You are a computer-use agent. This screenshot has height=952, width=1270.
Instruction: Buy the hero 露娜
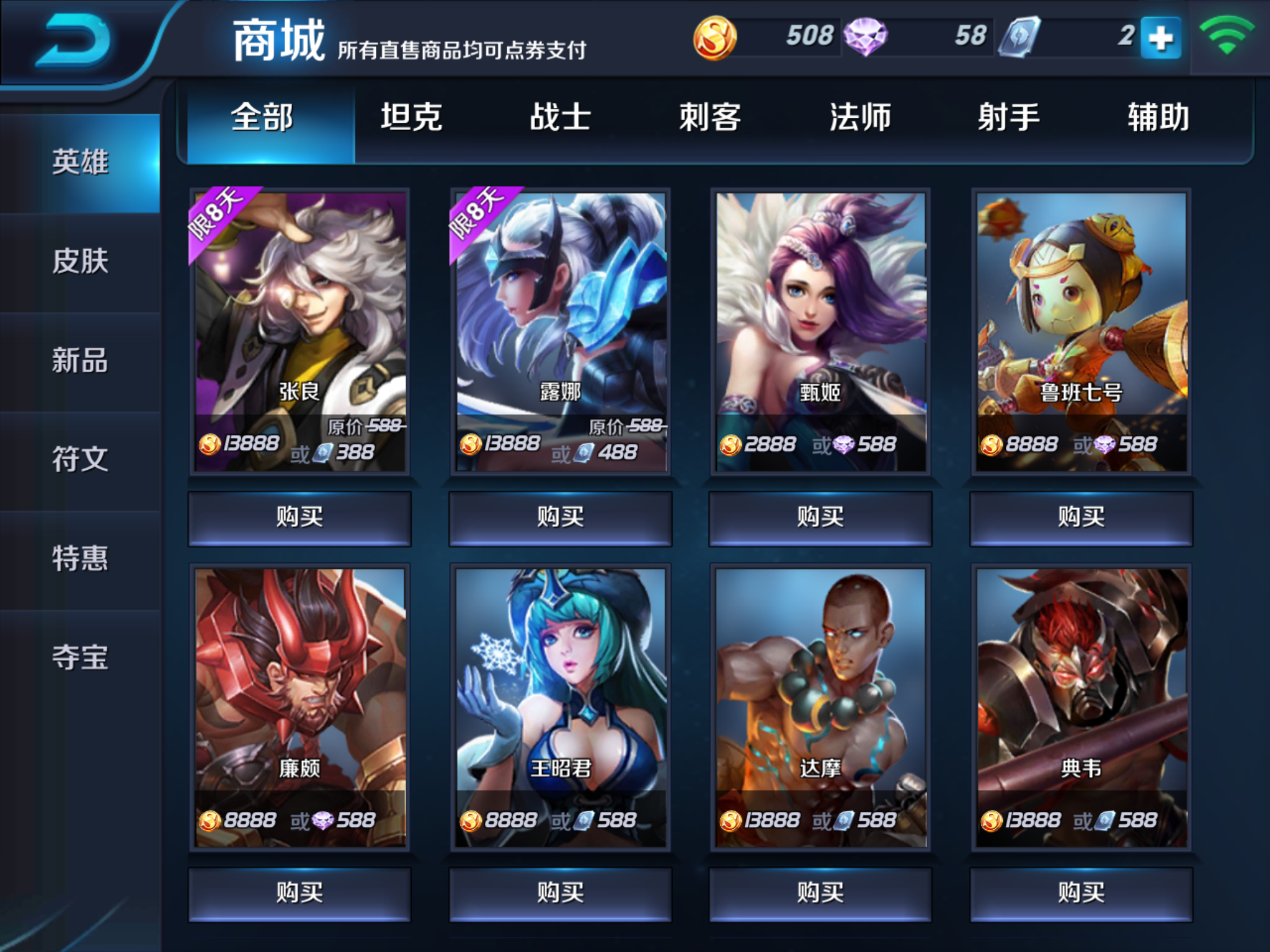coord(561,517)
